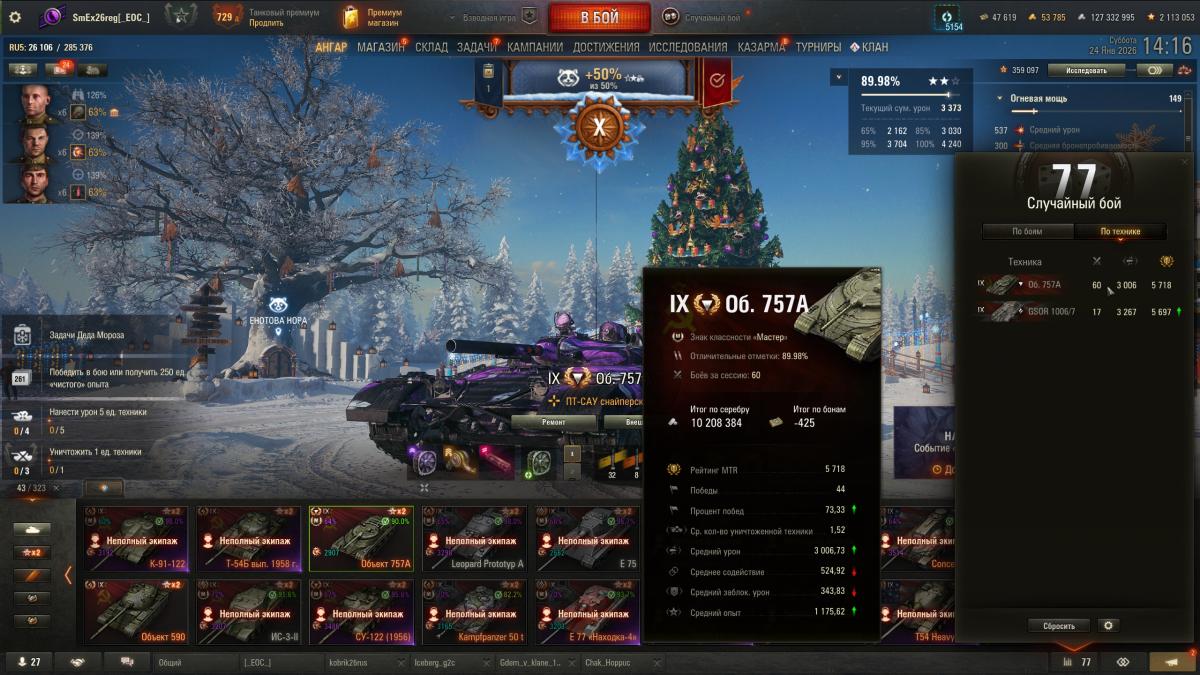This screenshot has height=675, width=1200.
Task: Select the Объект 590 tank card
Action: pos(136,612)
